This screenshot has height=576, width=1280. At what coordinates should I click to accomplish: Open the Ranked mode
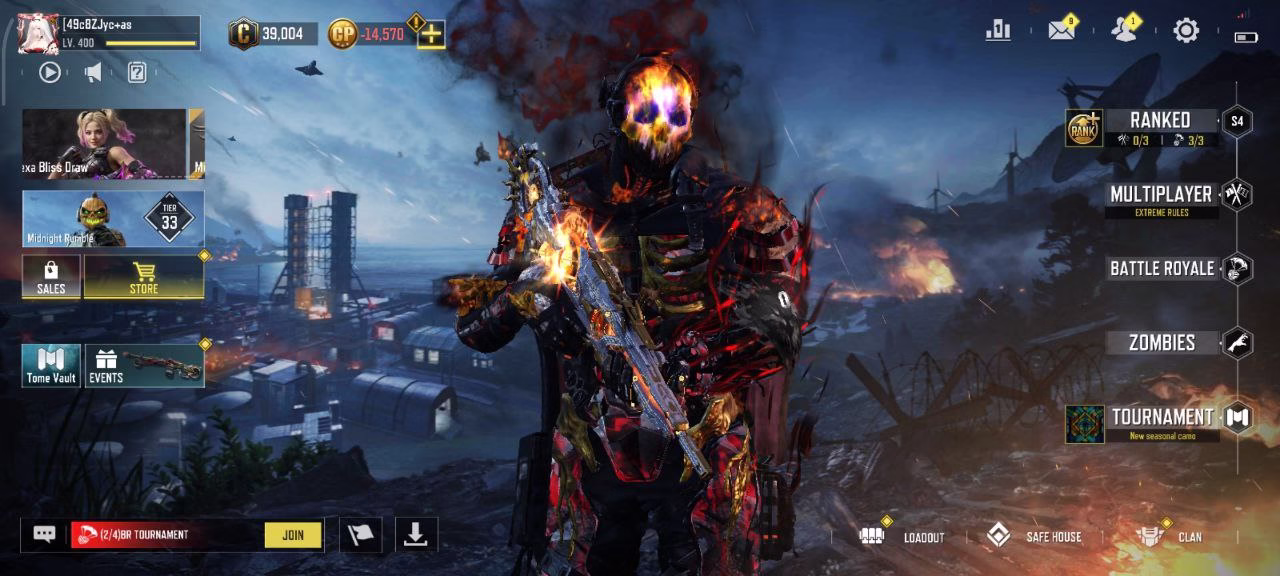pyautogui.click(x=1159, y=121)
